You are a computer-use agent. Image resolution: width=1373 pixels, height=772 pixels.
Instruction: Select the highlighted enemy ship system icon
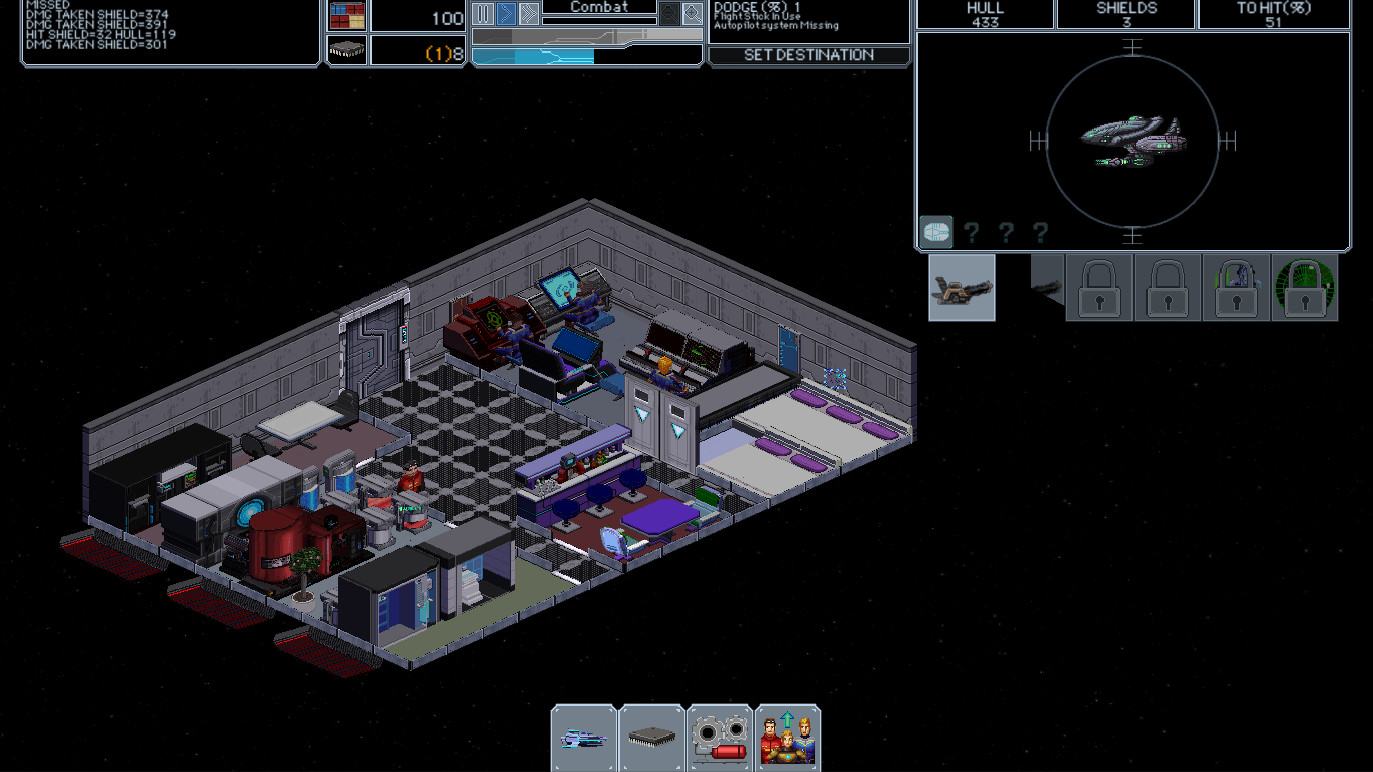936,232
